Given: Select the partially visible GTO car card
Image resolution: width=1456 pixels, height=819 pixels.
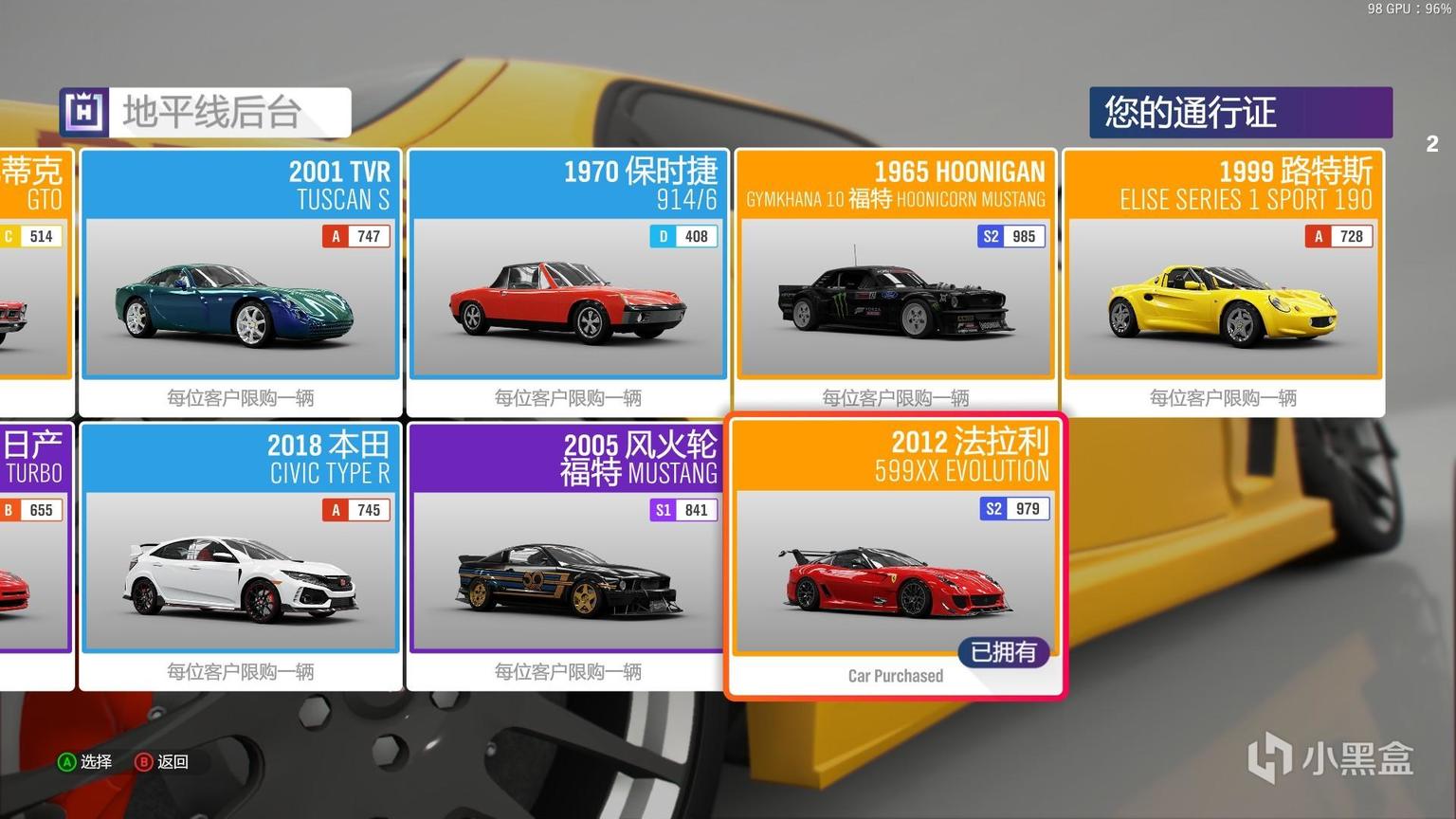Looking at the screenshot, I should (x=34, y=282).
